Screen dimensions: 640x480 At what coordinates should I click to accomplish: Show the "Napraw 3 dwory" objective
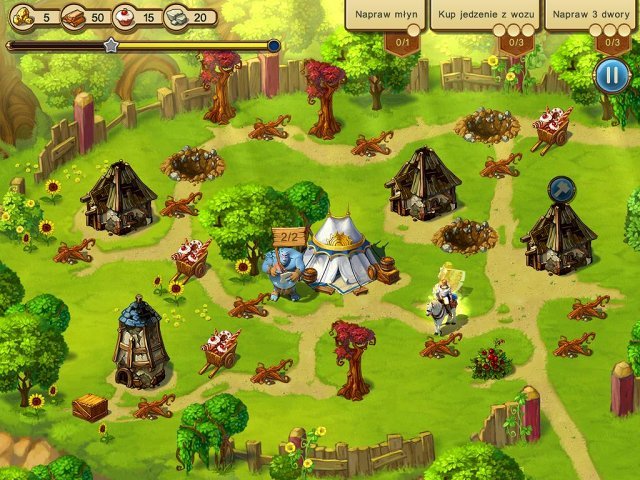592,16
